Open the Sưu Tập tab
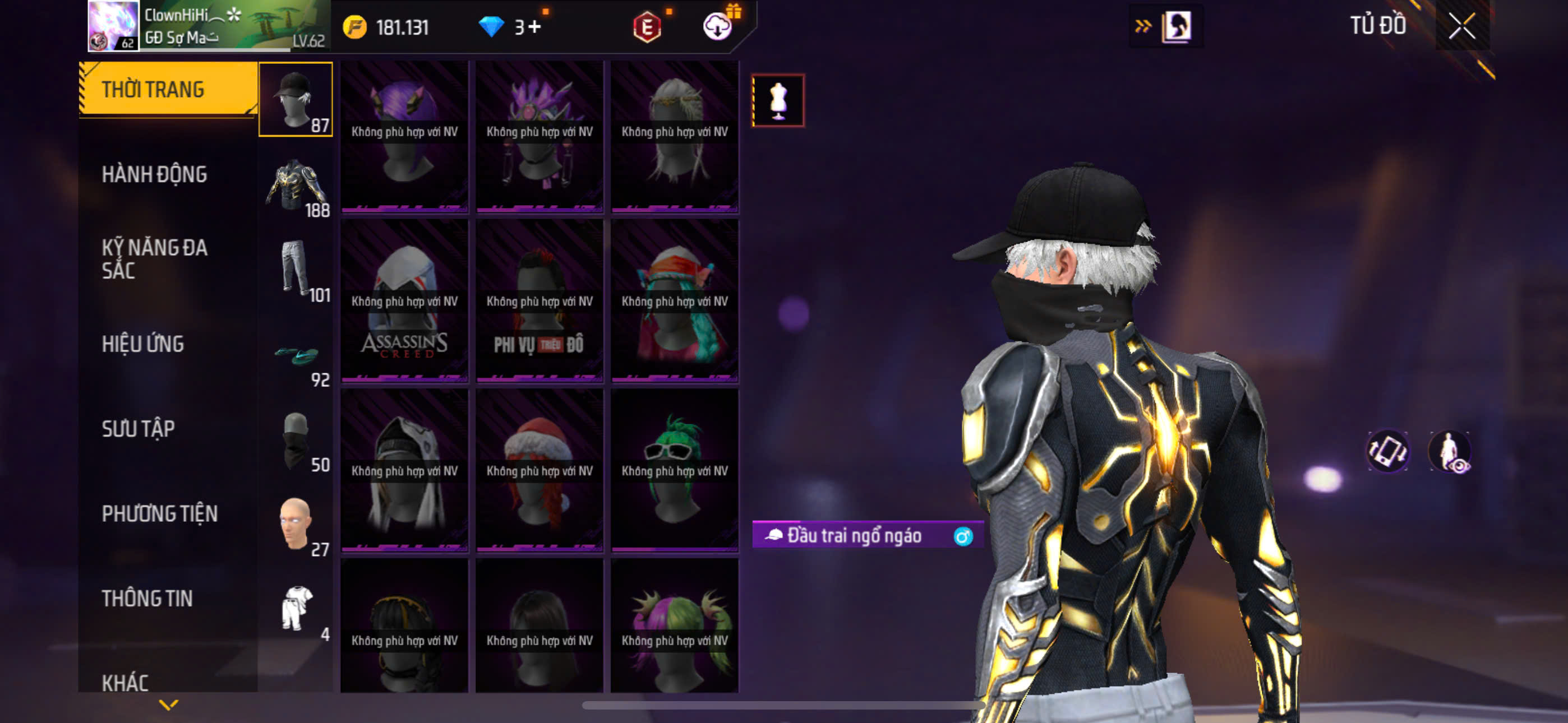The image size is (1568, 723). pyautogui.click(x=138, y=429)
